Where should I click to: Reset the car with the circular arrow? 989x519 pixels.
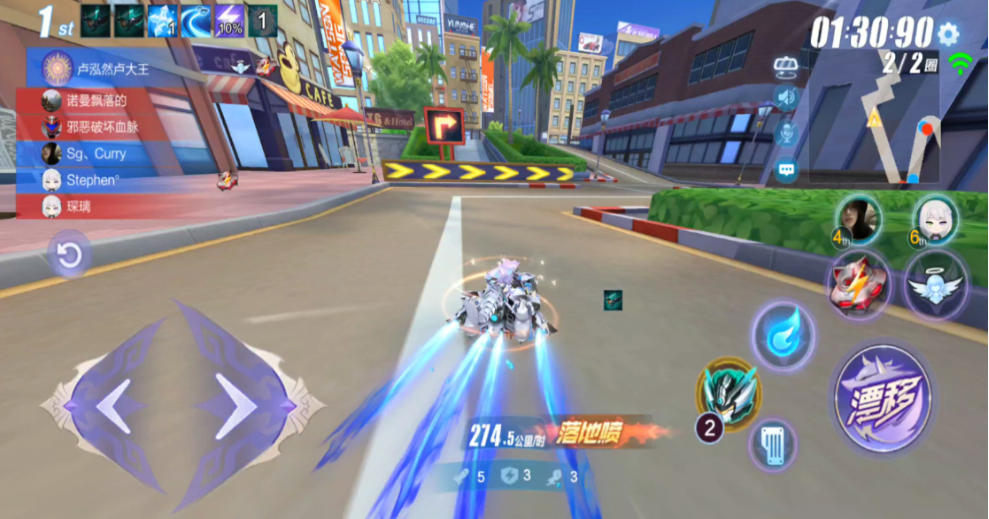click(69, 257)
